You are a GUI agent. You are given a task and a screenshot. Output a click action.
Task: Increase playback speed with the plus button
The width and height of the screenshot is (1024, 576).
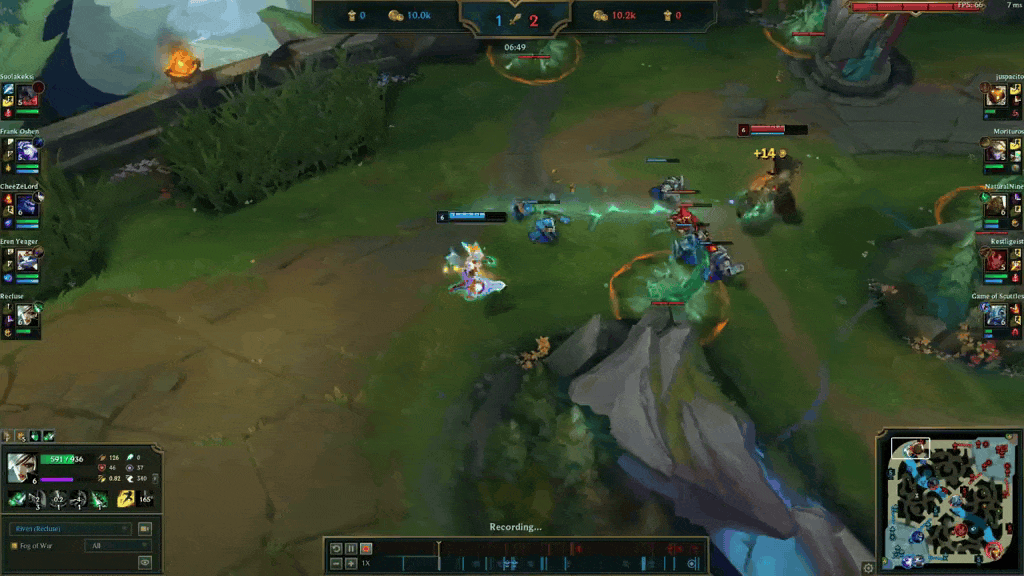(351, 564)
